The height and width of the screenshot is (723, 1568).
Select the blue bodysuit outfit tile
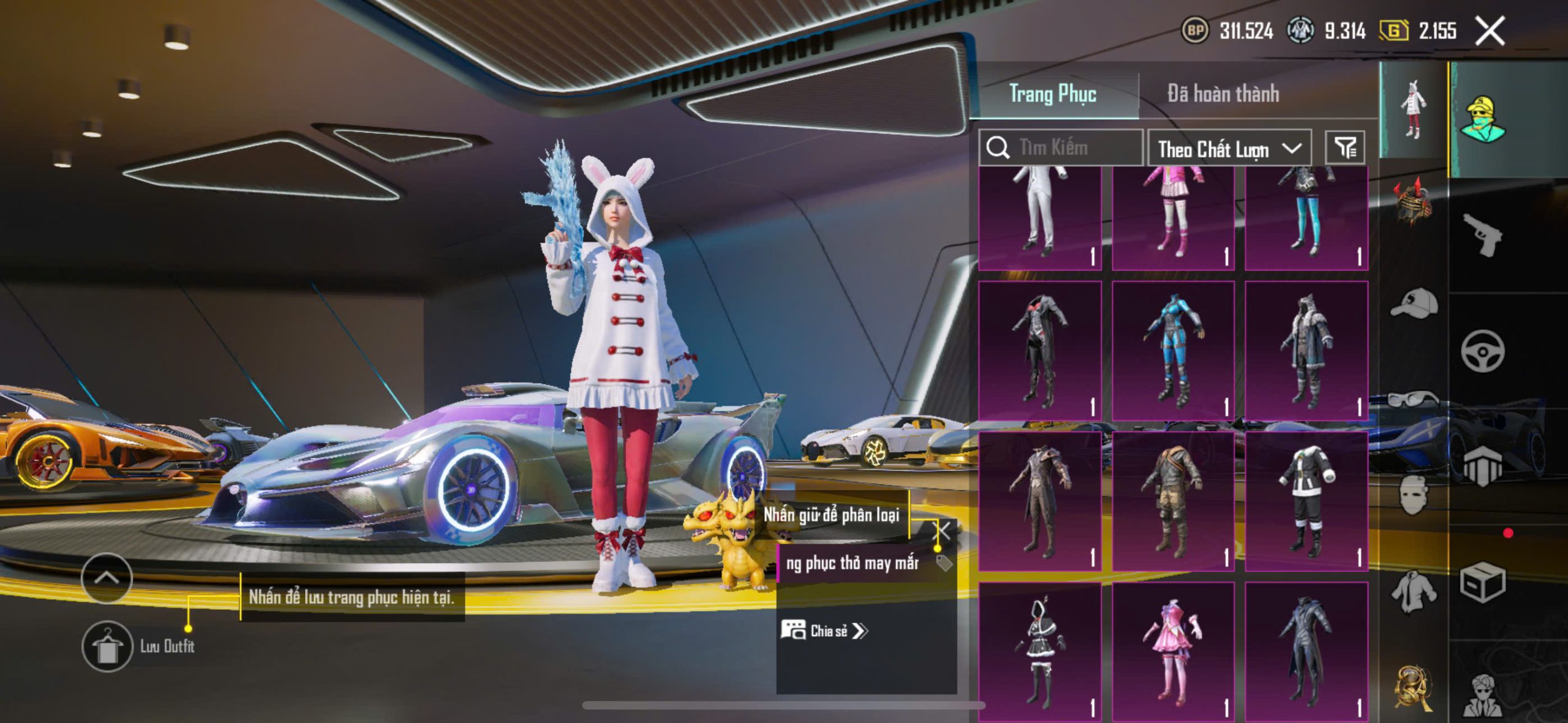point(1173,351)
